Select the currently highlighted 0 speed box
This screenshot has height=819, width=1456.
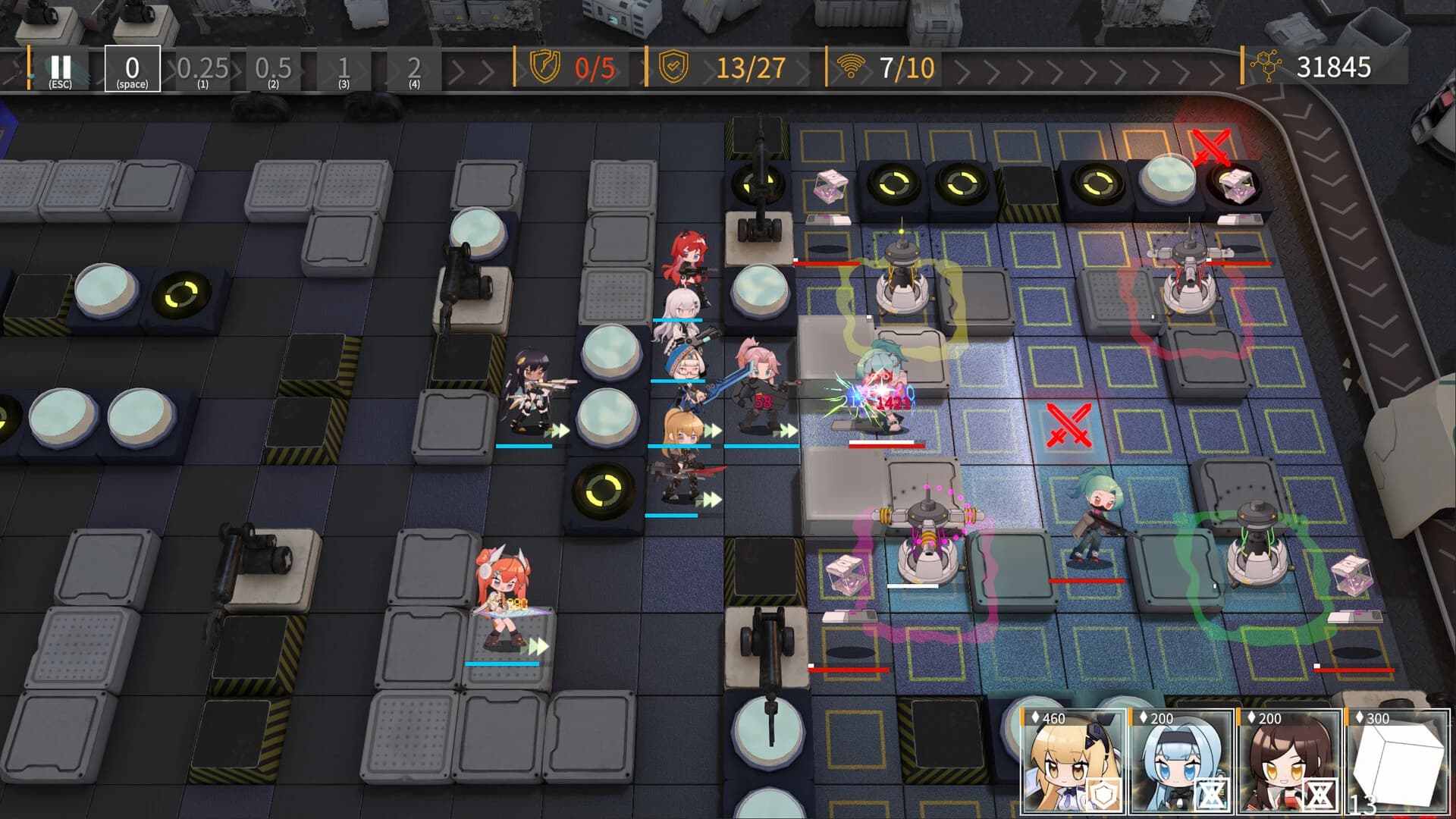(132, 70)
